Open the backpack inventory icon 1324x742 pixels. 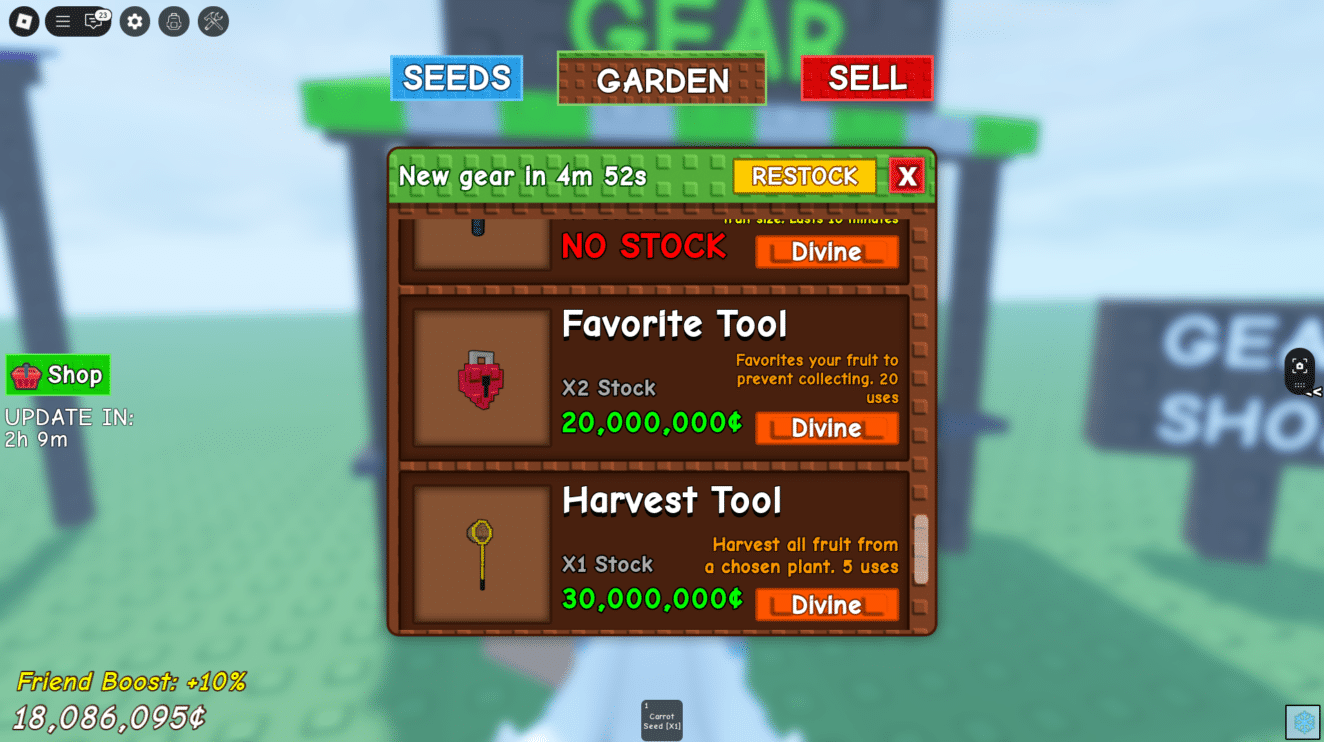click(175, 21)
